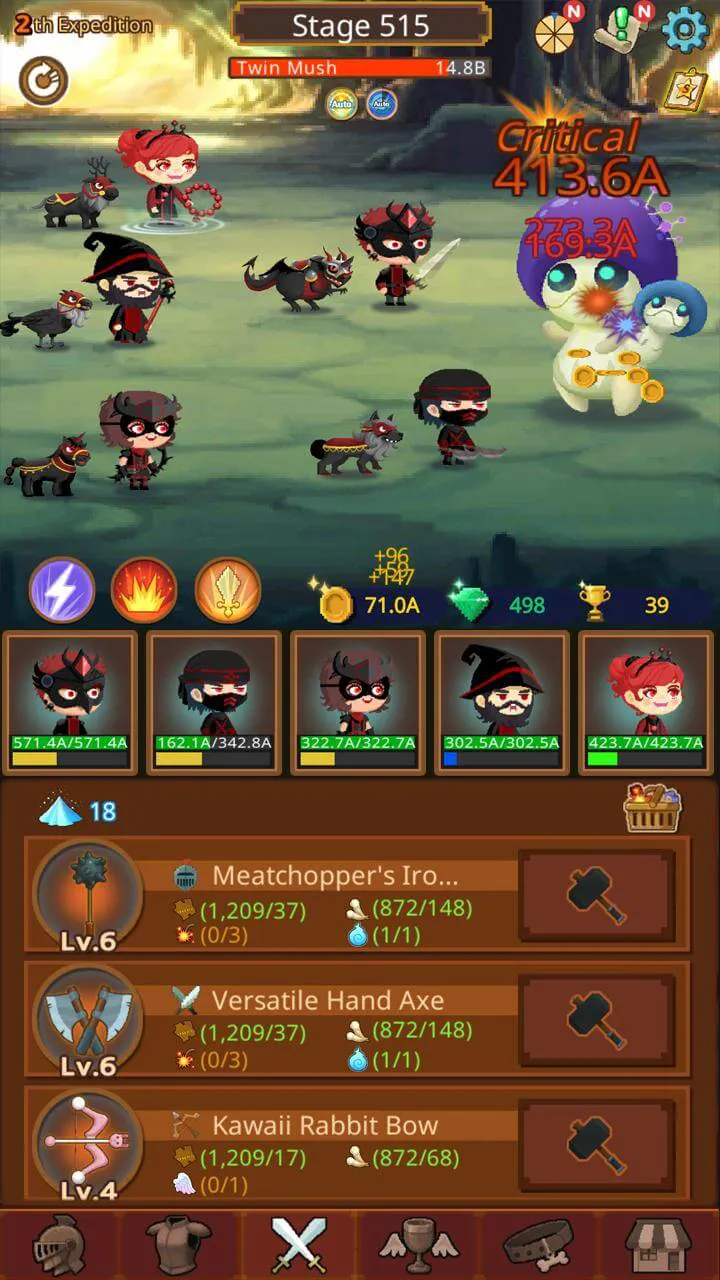Open the treasure basket icon
Screen dimensions: 720x1280
(653, 808)
